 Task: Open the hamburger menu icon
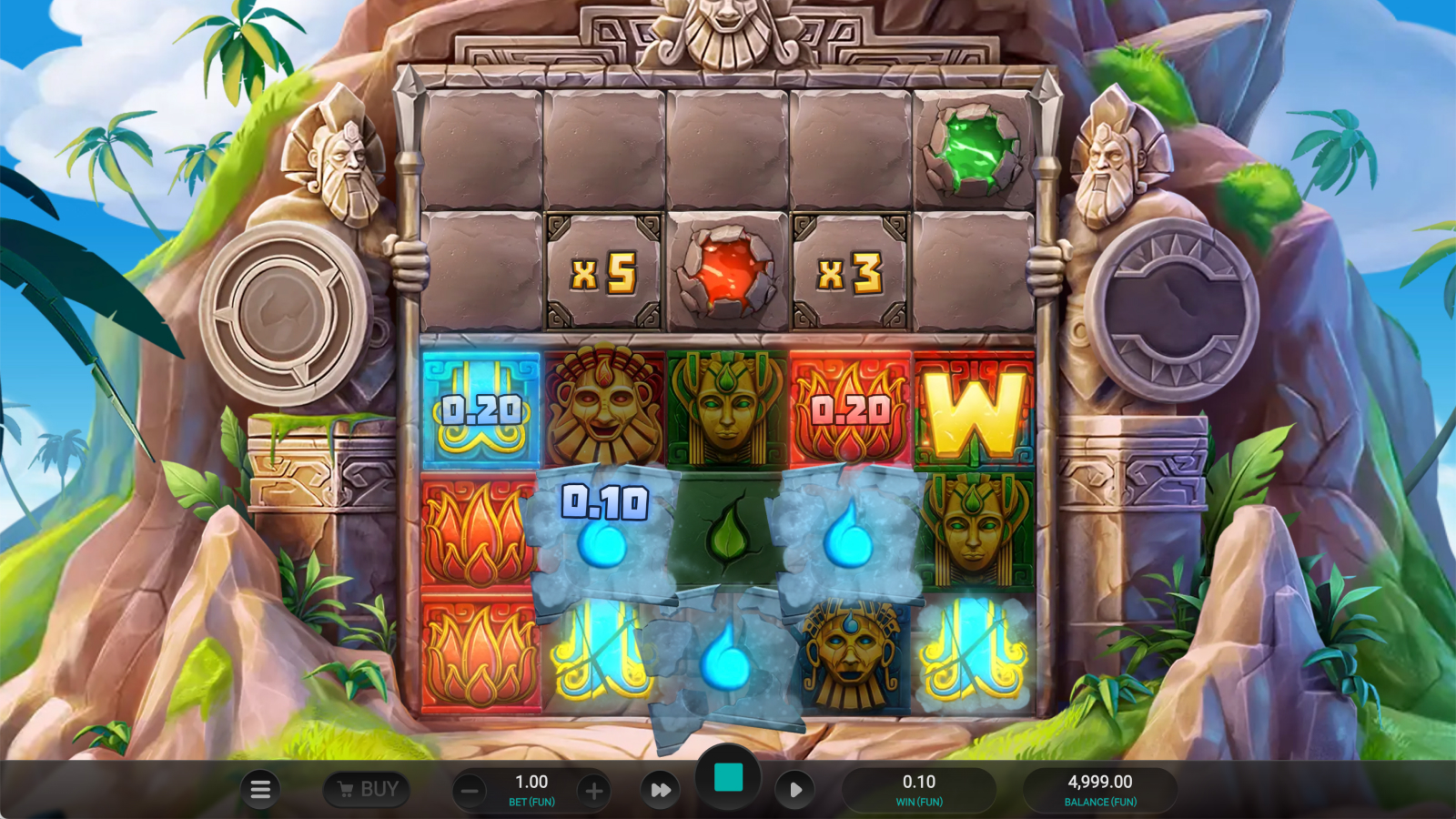click(x=260, y=789)
